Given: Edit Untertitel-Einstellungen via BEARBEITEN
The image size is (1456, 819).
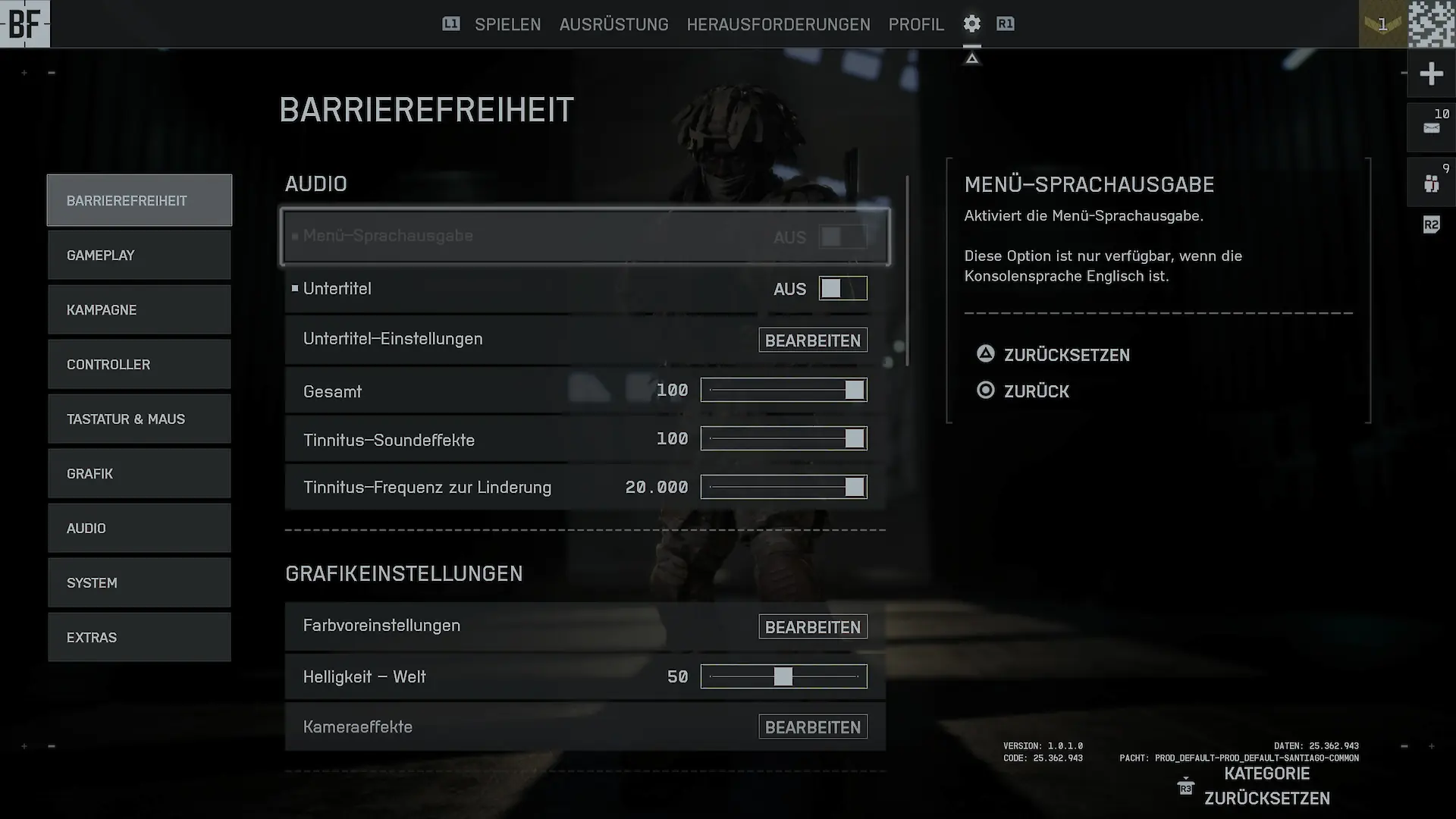Looking at the screenshot, I should pos(812,340).
